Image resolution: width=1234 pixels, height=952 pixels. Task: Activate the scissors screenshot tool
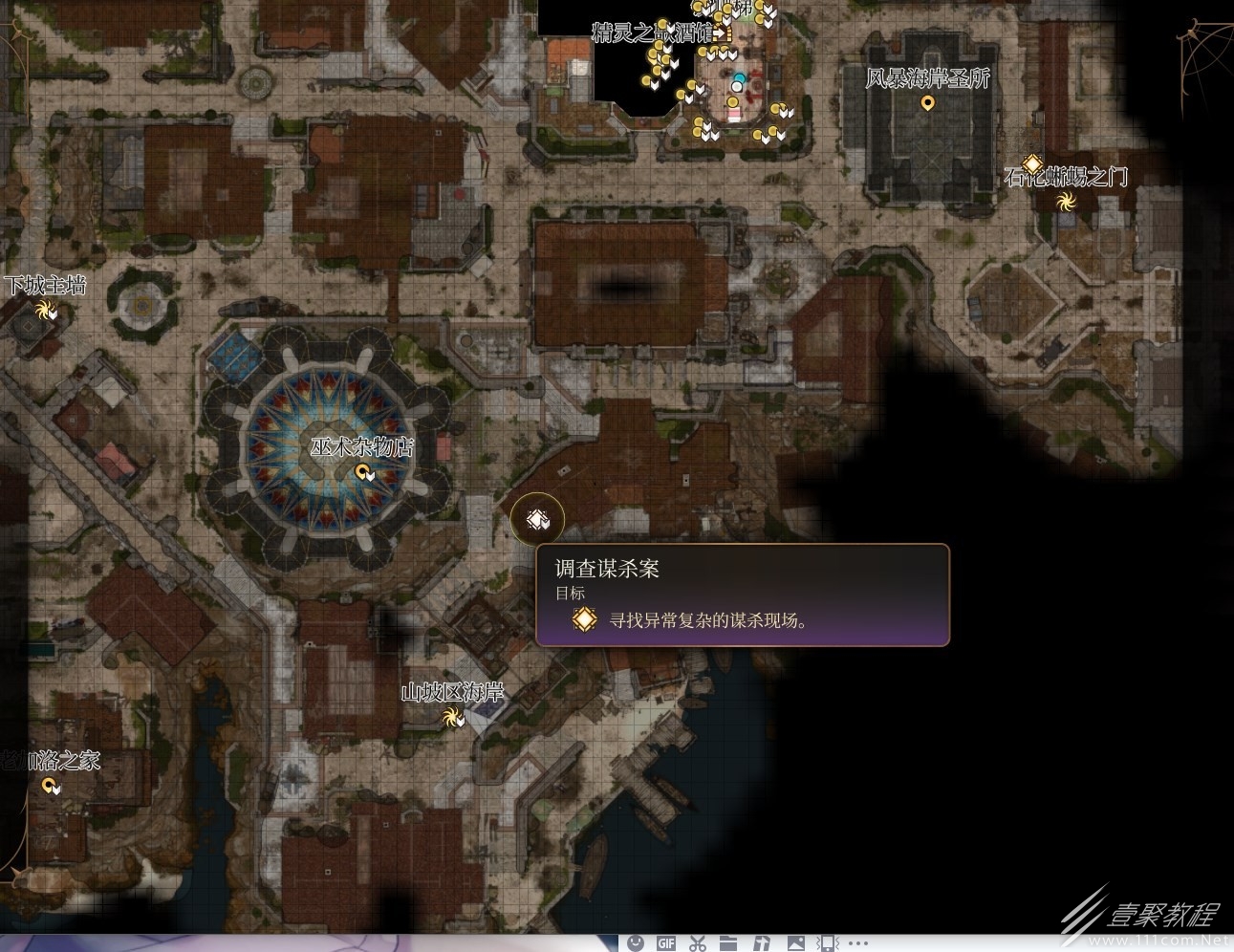698,943
